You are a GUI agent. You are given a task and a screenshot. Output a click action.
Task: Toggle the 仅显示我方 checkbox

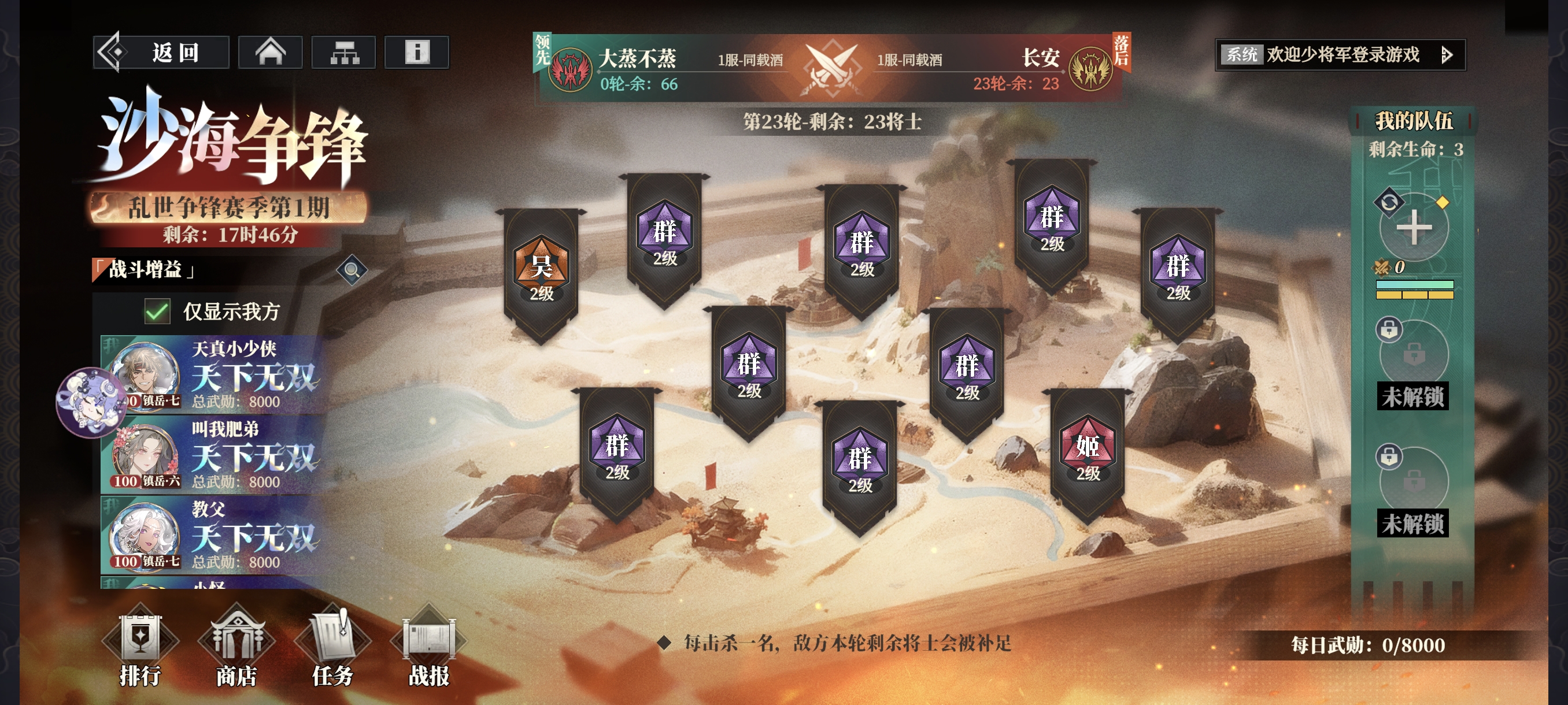pyautogui.click(x=157, y=311)
